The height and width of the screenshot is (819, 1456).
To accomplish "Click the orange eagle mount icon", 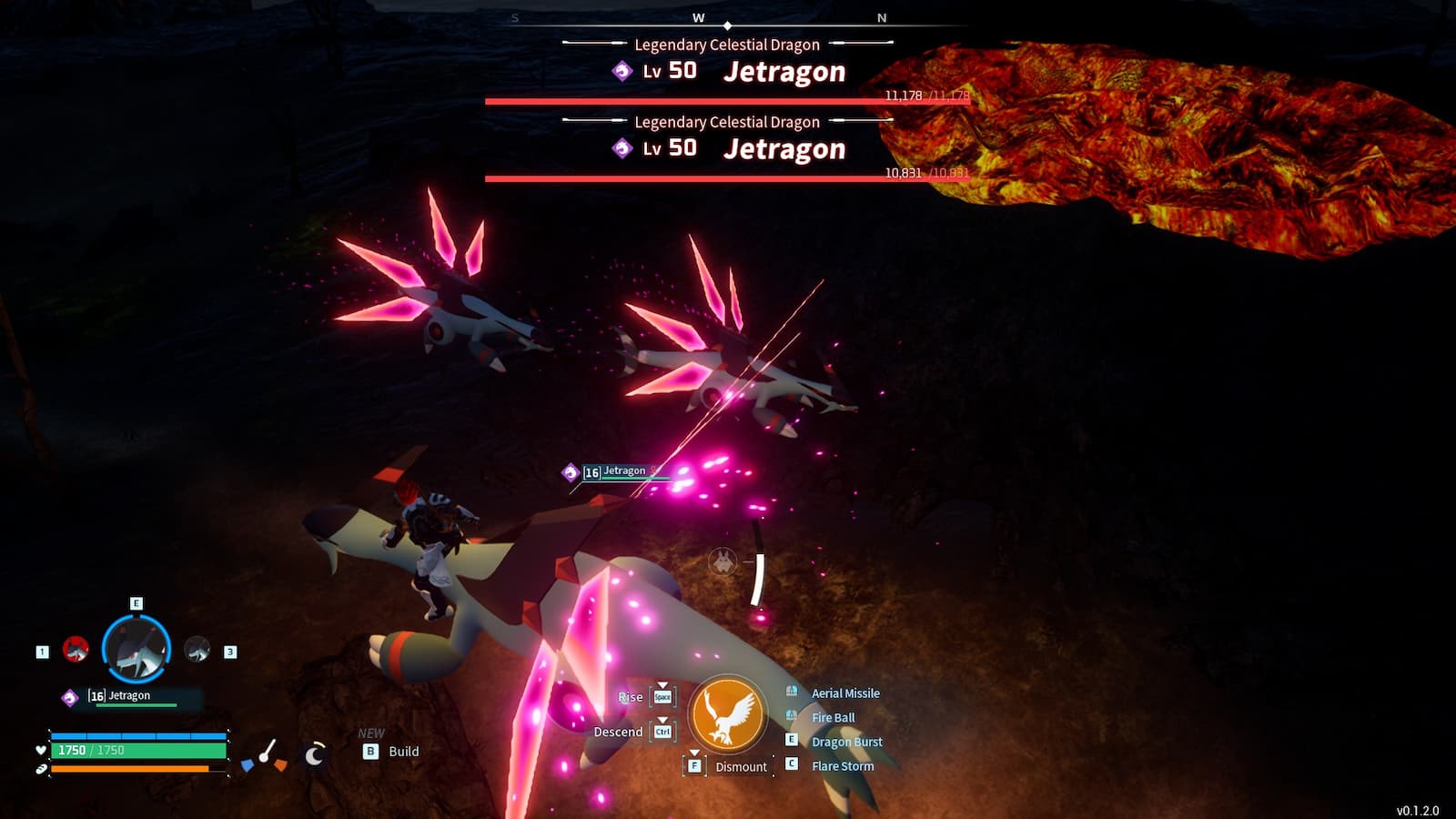I will (727, 714).
